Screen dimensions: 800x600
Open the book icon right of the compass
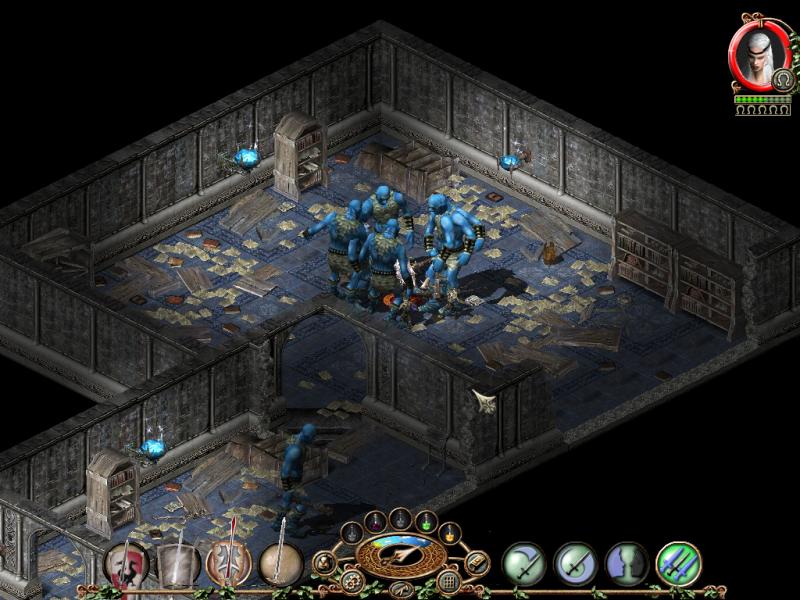click(x=476, y=561)
